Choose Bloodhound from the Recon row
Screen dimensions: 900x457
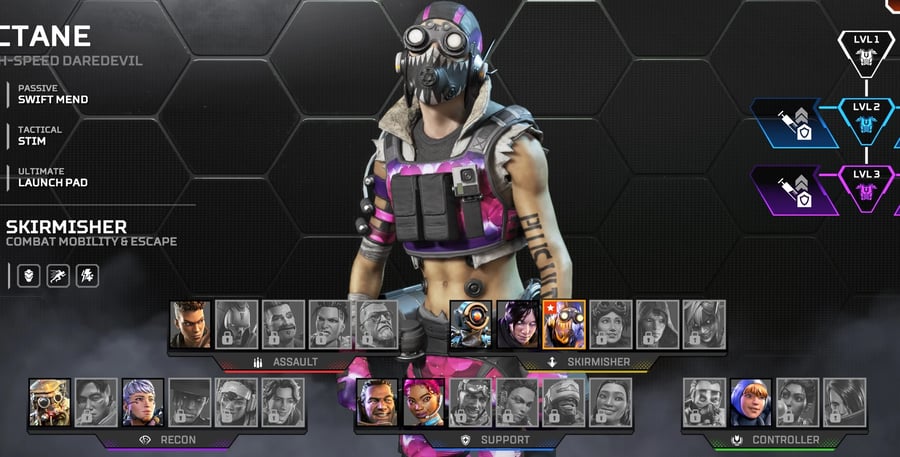tap(50, 402)
